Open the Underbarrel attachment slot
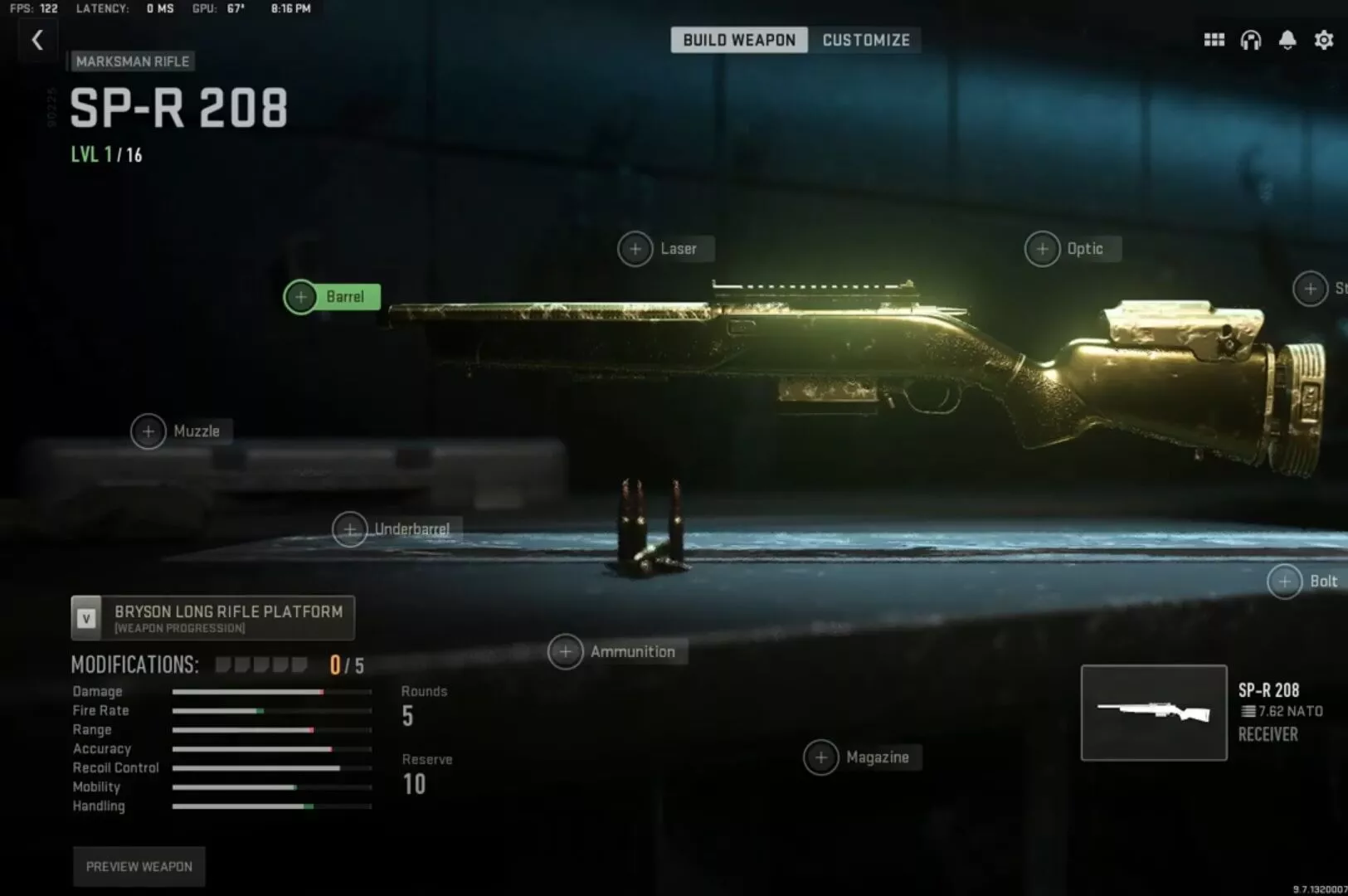This screenshot has width=1348, height=896. pos(351,528)
